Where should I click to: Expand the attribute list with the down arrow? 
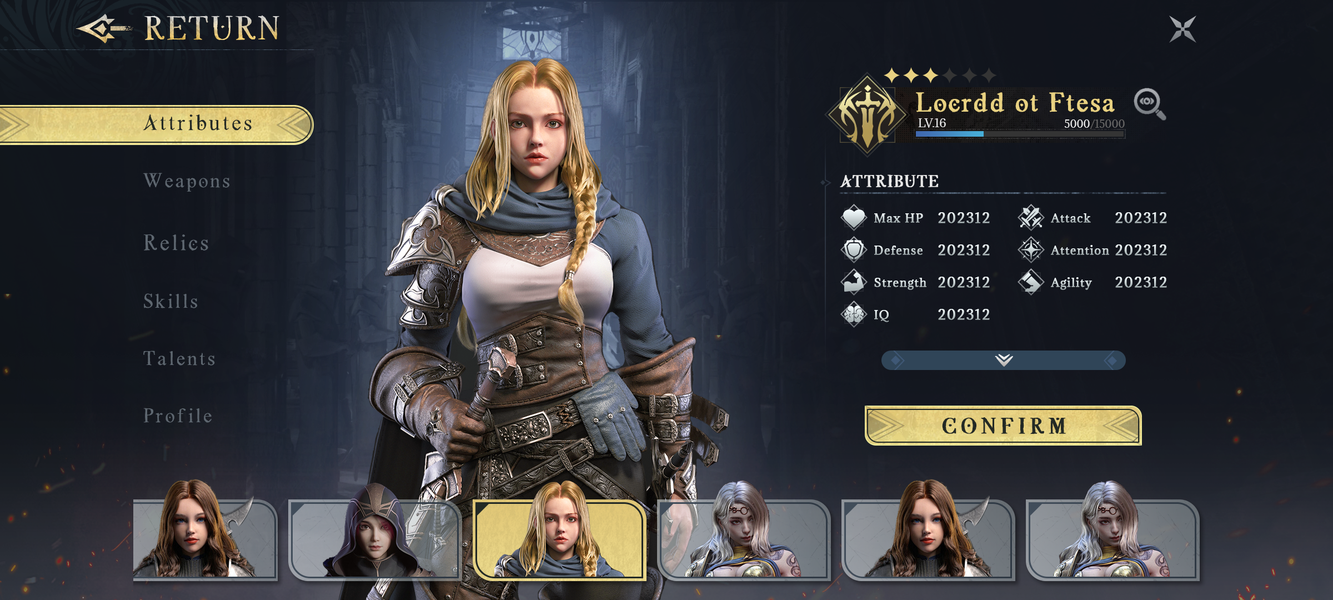pos(1003,360)
